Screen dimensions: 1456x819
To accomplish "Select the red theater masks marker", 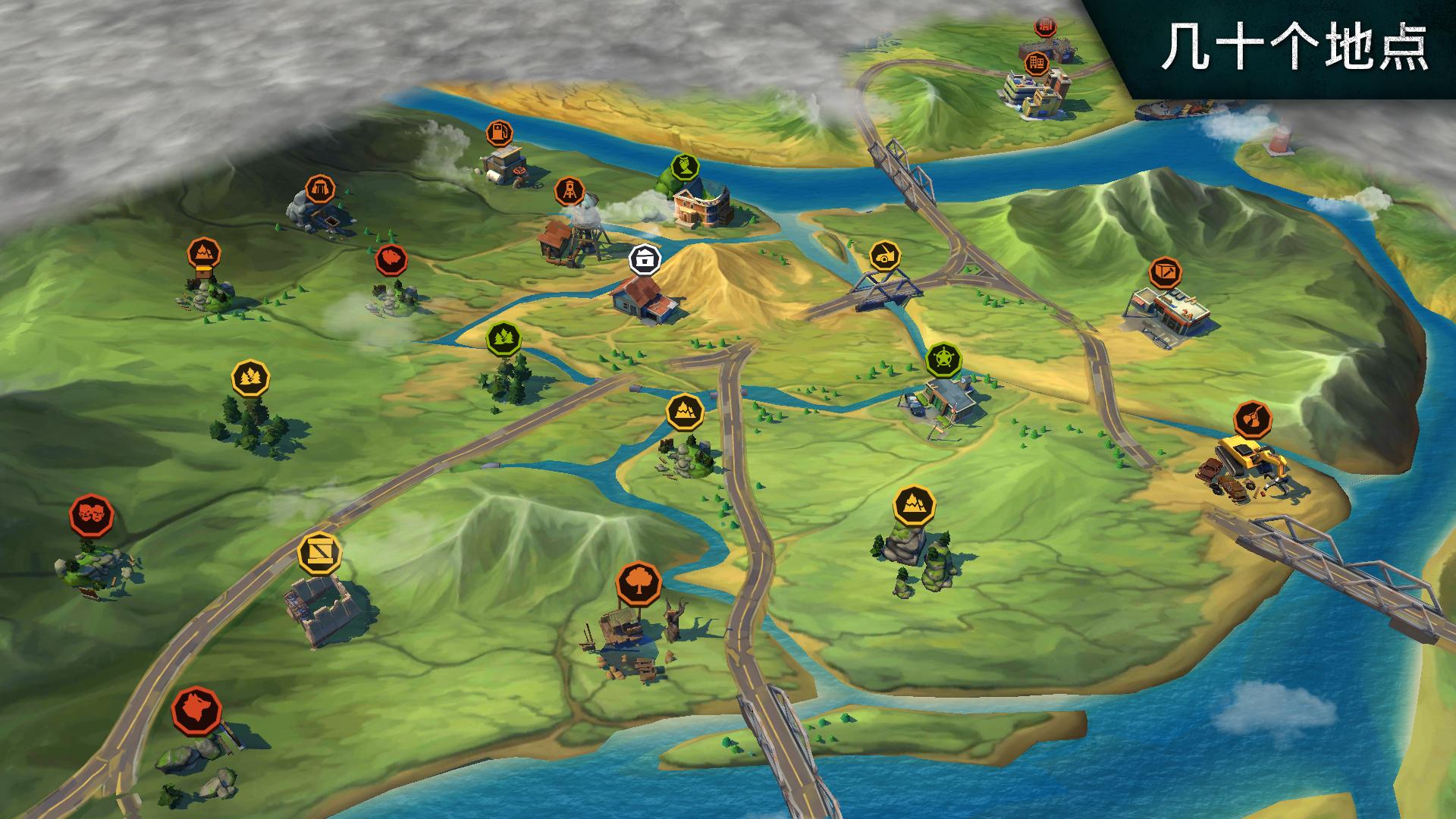I will click(x=92, y=515).
